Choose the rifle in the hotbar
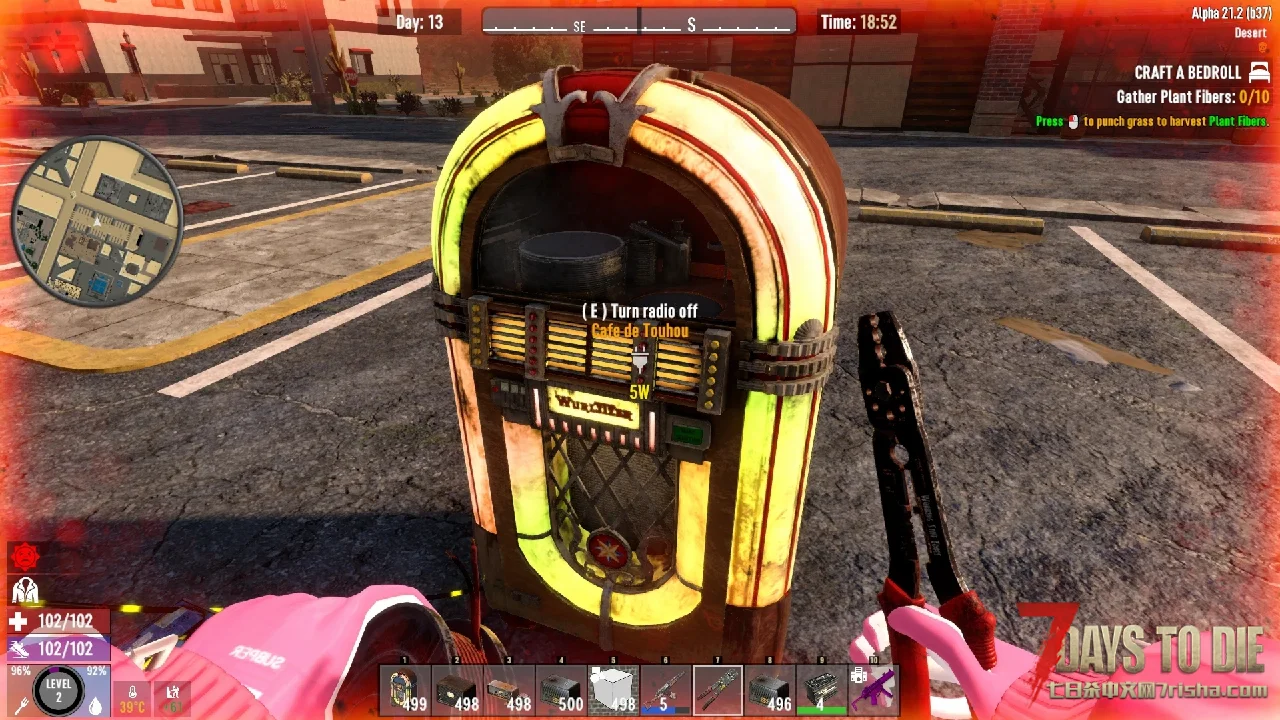The width and height of the screenshot is (1280, 720). pos(665,691)
